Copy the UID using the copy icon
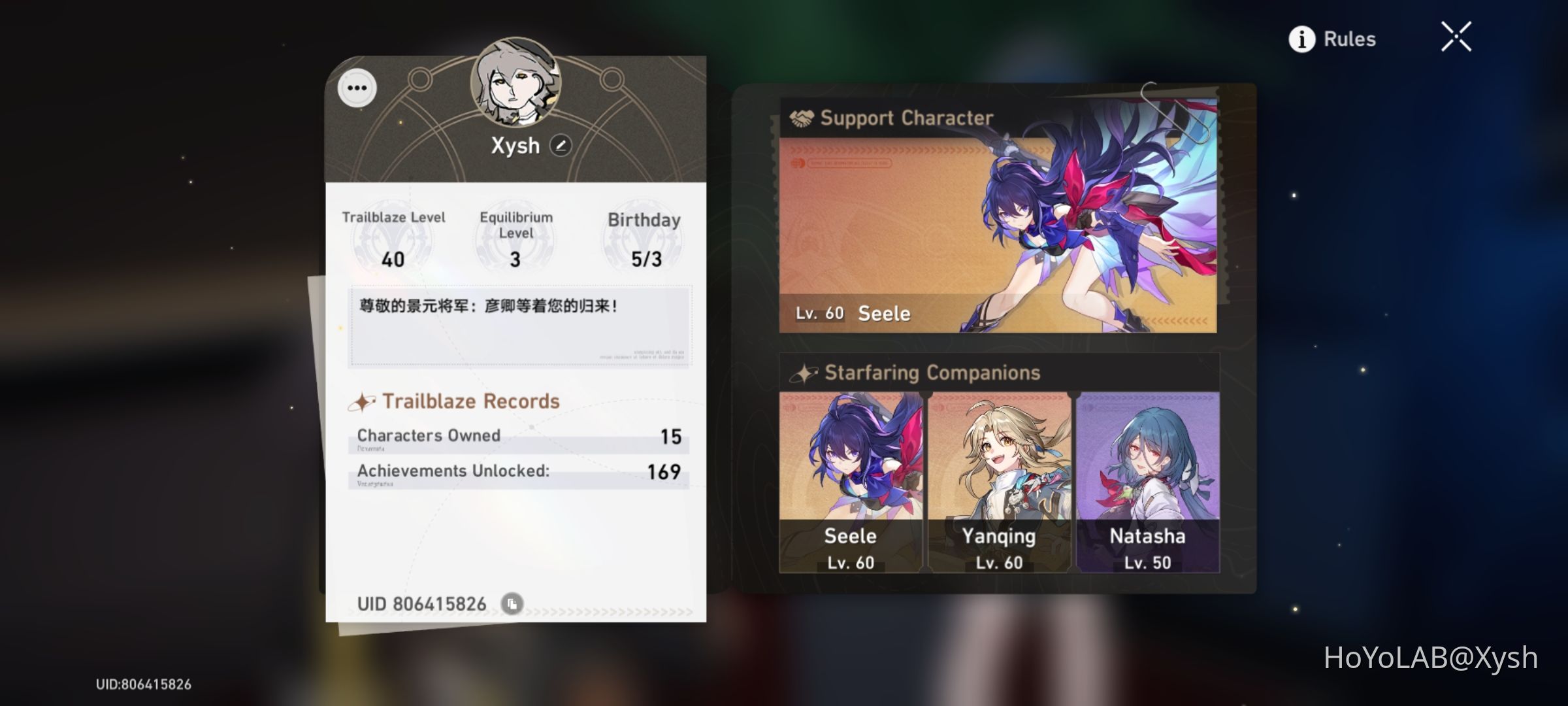This screenshot has width=1568, height=706. (x=512, y=605)
